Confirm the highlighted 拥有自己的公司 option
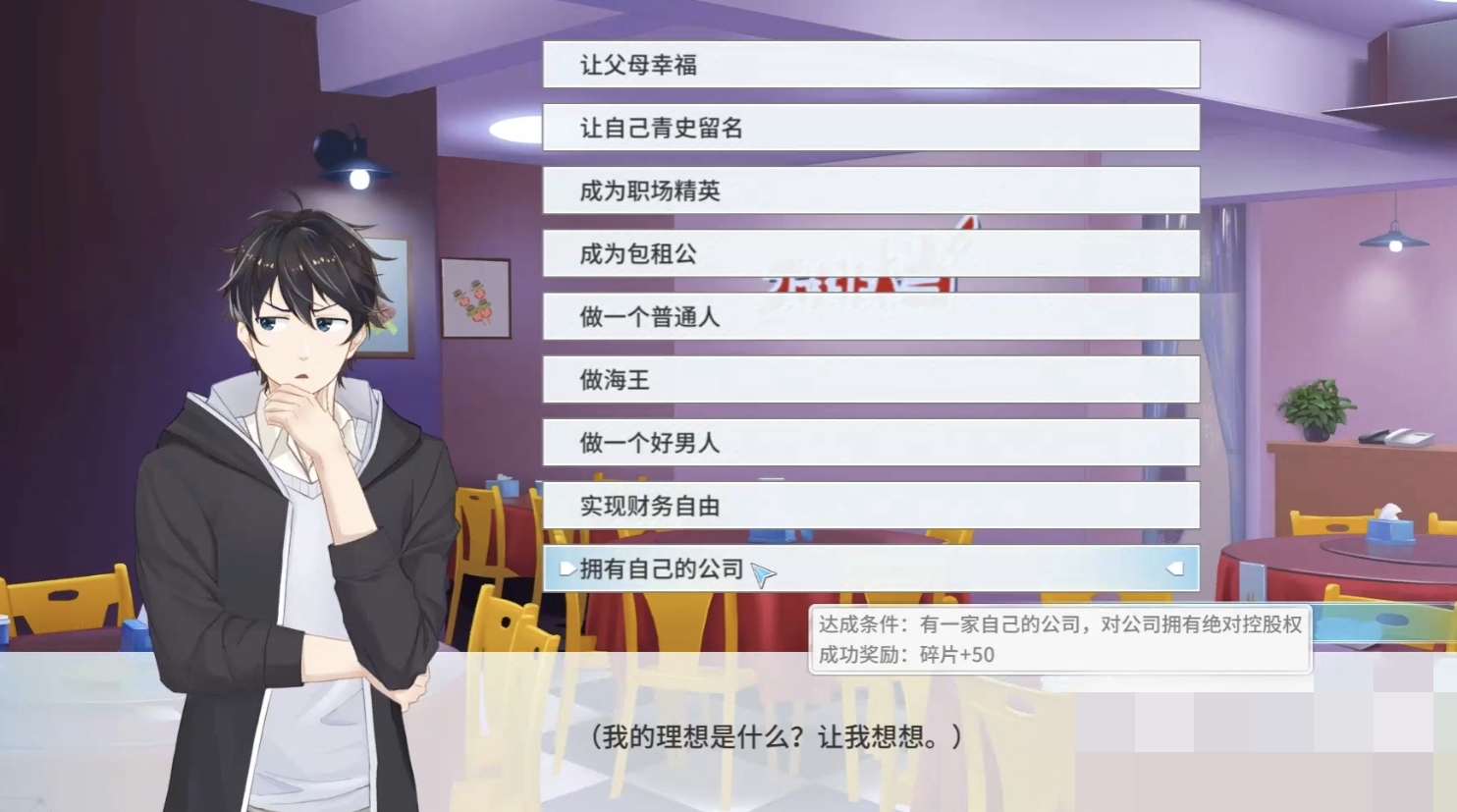 pyautogui.click(x=870, y=568)
